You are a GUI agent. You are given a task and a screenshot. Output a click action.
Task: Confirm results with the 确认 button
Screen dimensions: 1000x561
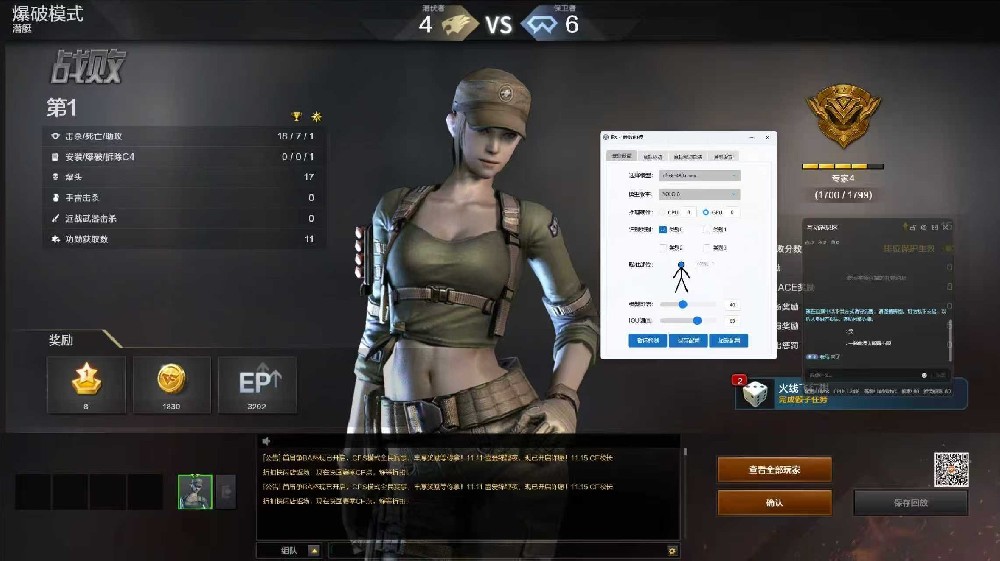[774, 502]
